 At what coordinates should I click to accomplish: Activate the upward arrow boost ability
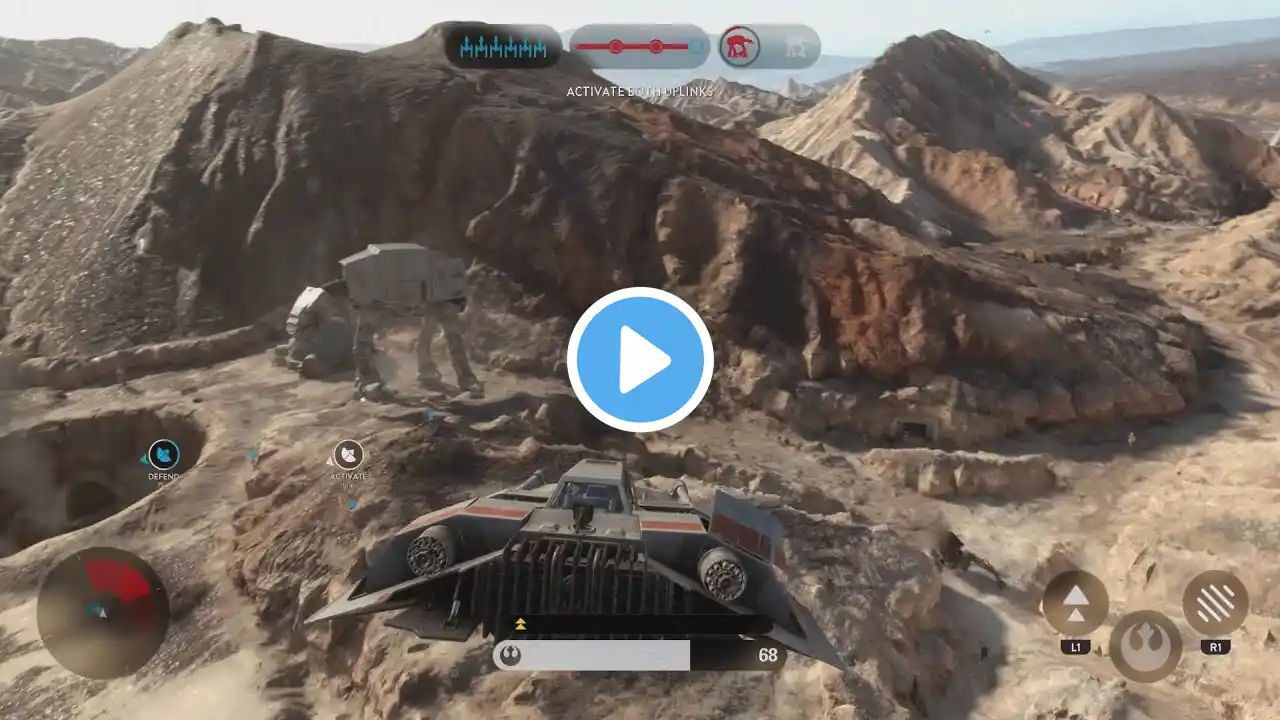[x=1075, y=603]
